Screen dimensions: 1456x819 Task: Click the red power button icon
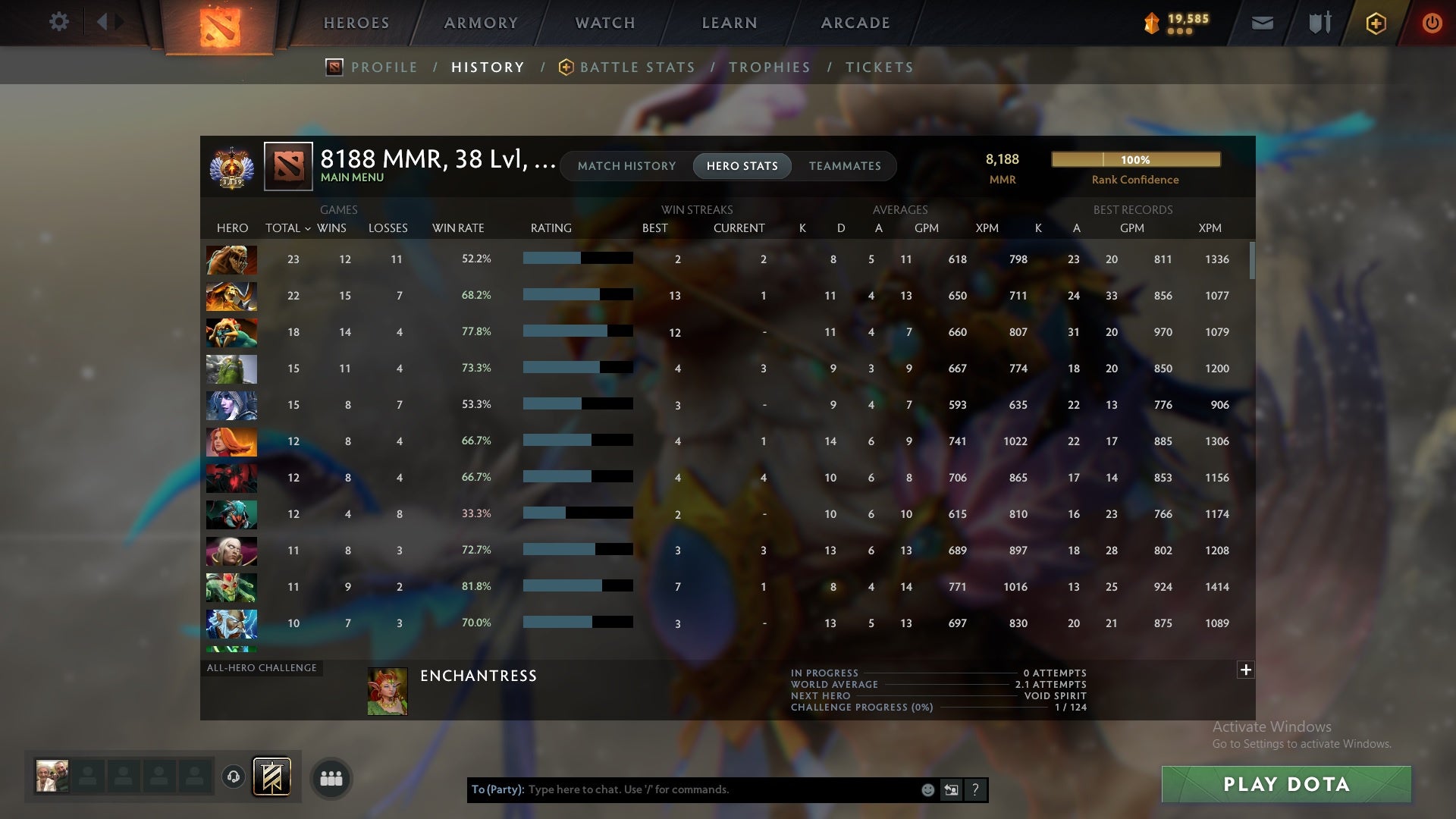pos(1432,23)
